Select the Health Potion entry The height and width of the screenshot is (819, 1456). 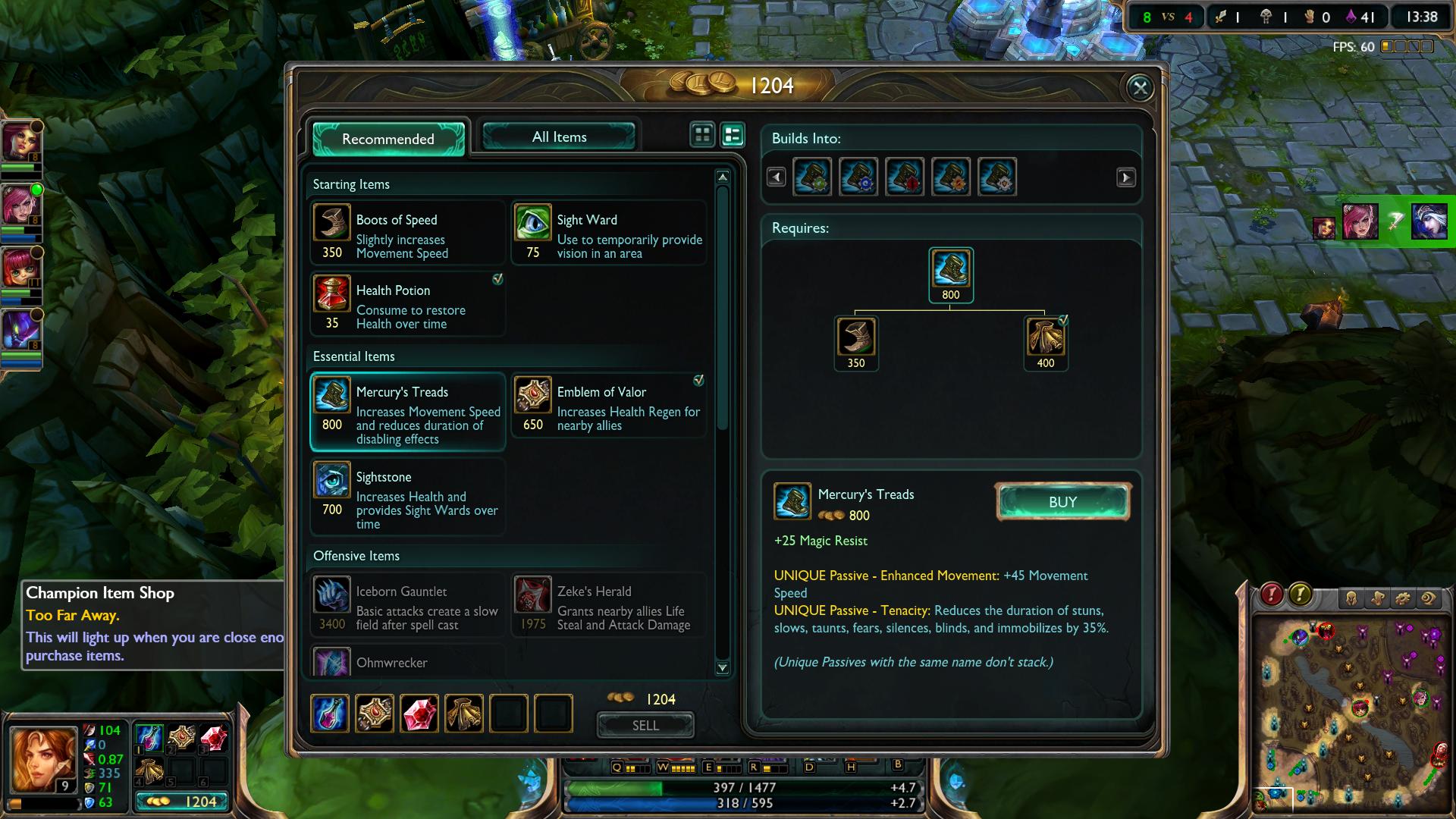(407, 304)
